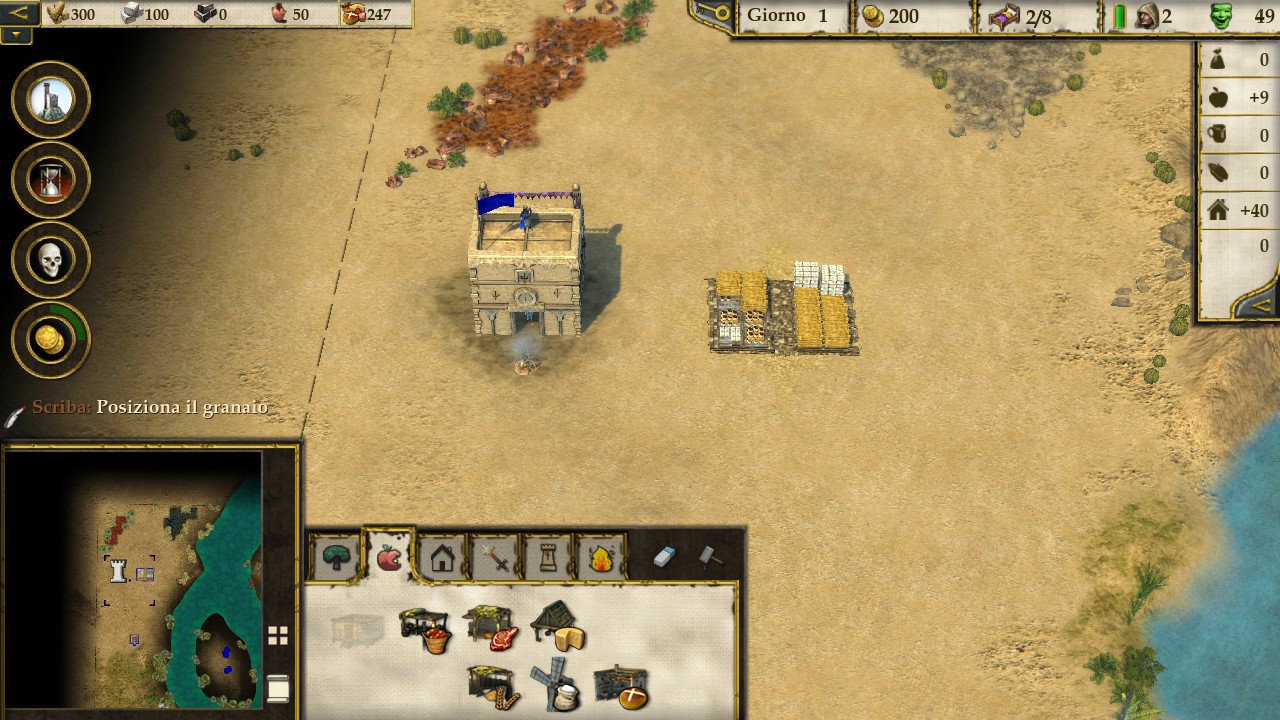Choose the apple farm building

coord(426,629)
